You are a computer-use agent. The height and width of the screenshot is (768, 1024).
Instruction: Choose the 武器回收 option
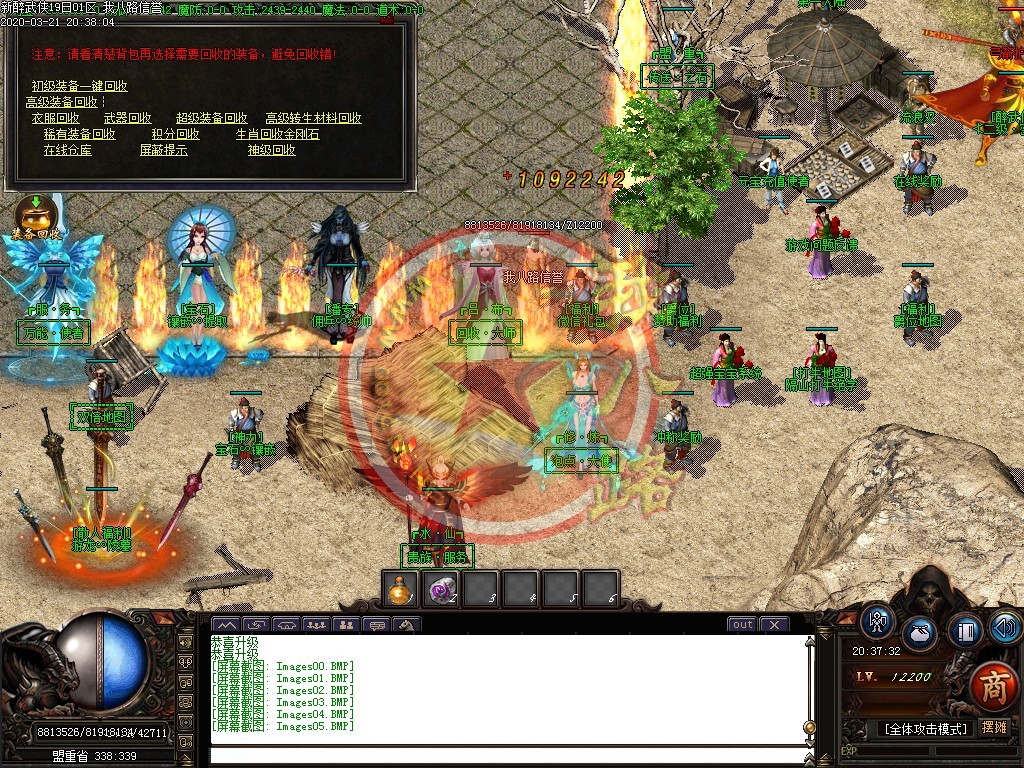128,118
